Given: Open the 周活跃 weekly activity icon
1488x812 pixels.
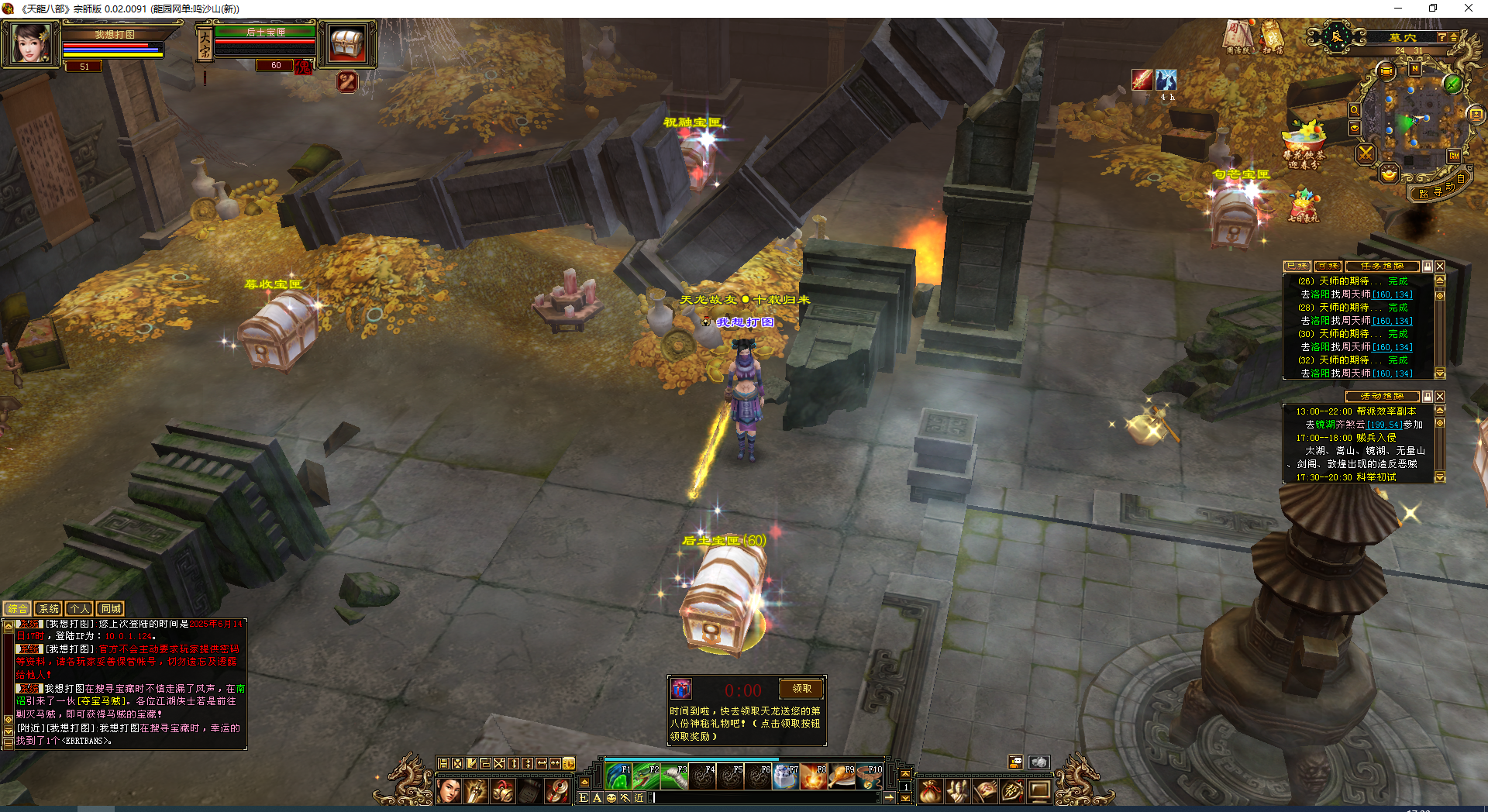Looking at the screenshot, I should pos(1237,36).
